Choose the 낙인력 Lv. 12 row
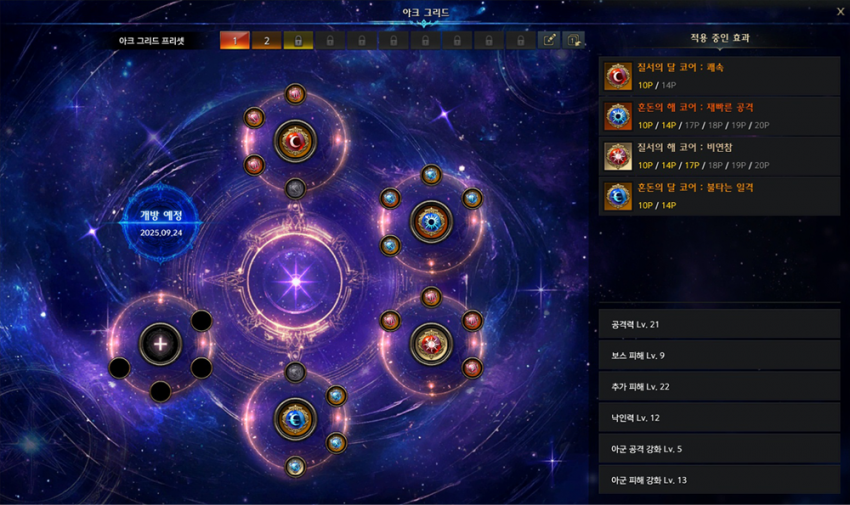The height and width of the screenshot is (505, 850). (719, 417)
